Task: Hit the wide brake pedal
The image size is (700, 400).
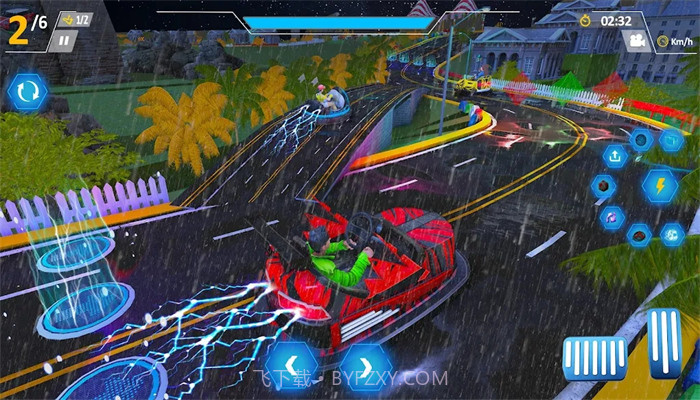Action: [x=594, y=357]
